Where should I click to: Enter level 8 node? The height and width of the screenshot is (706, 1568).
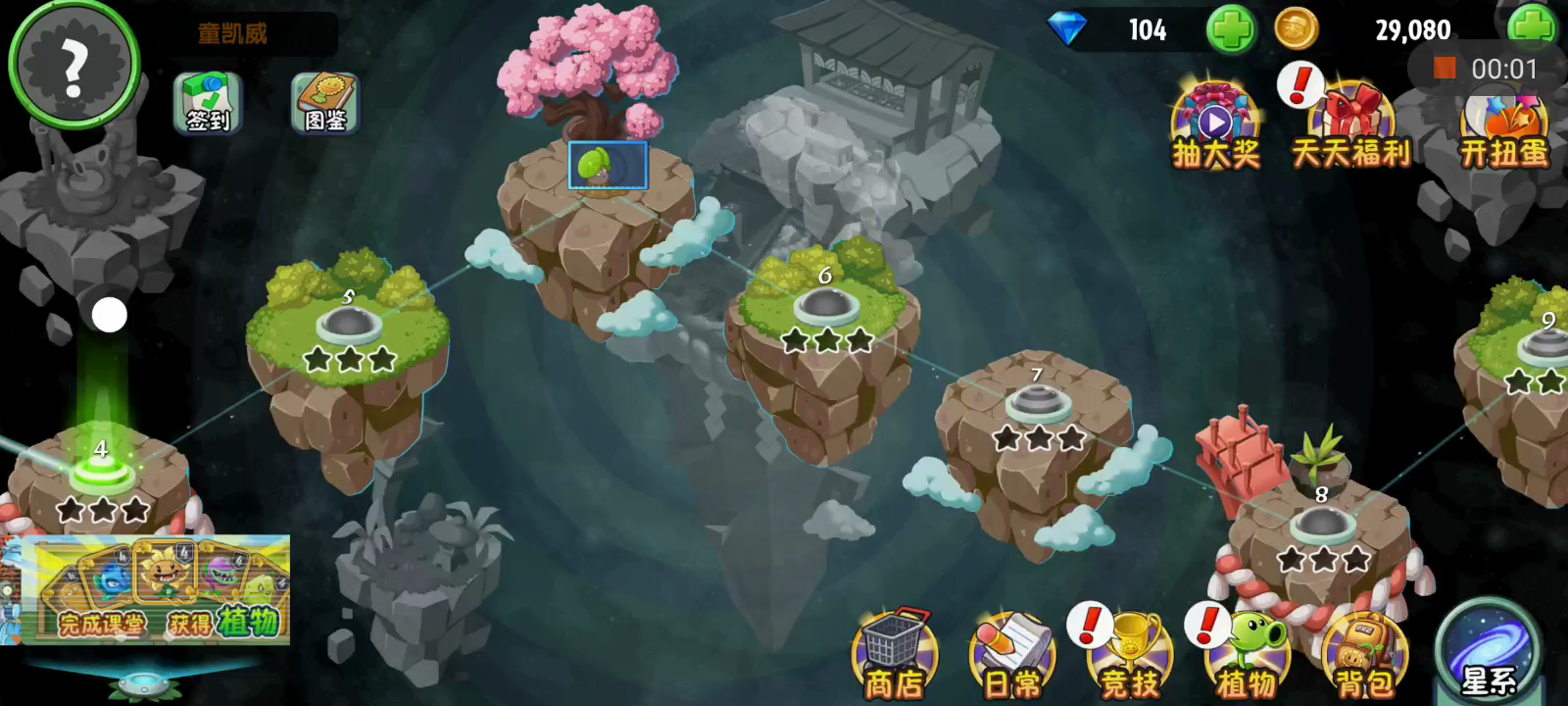(1322, 525)
